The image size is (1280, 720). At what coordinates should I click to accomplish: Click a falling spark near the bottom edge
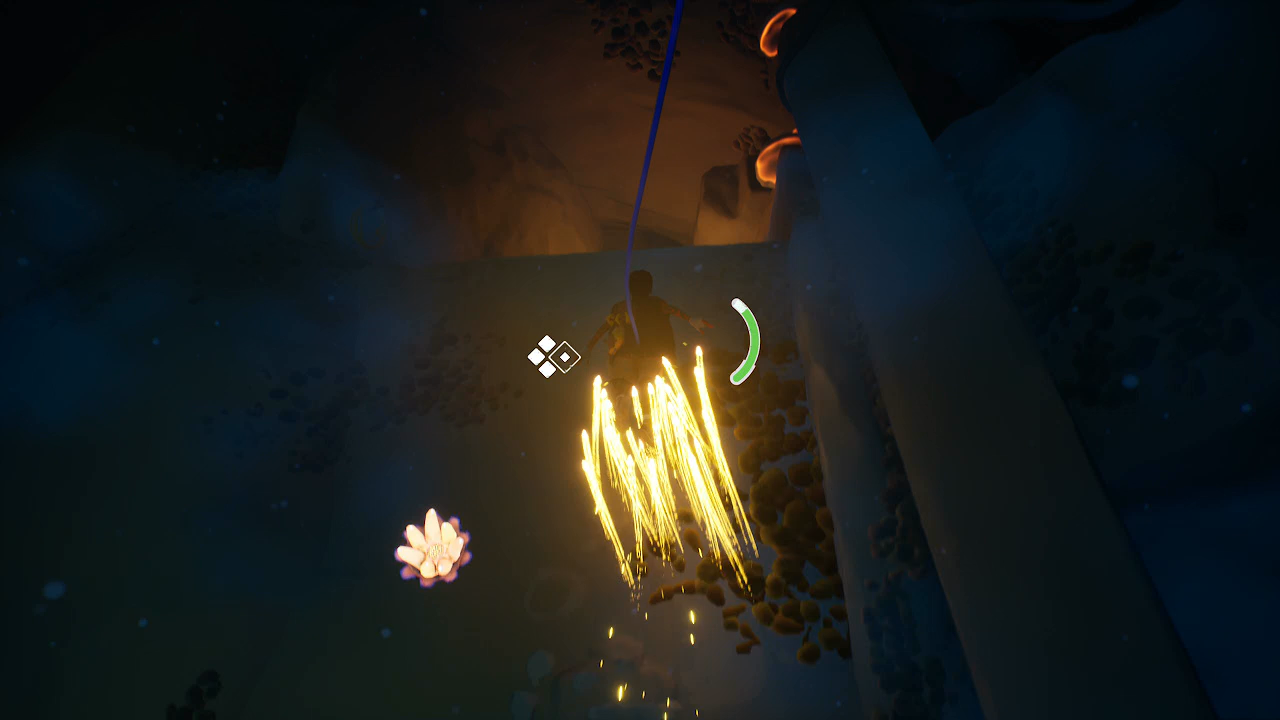622,692
